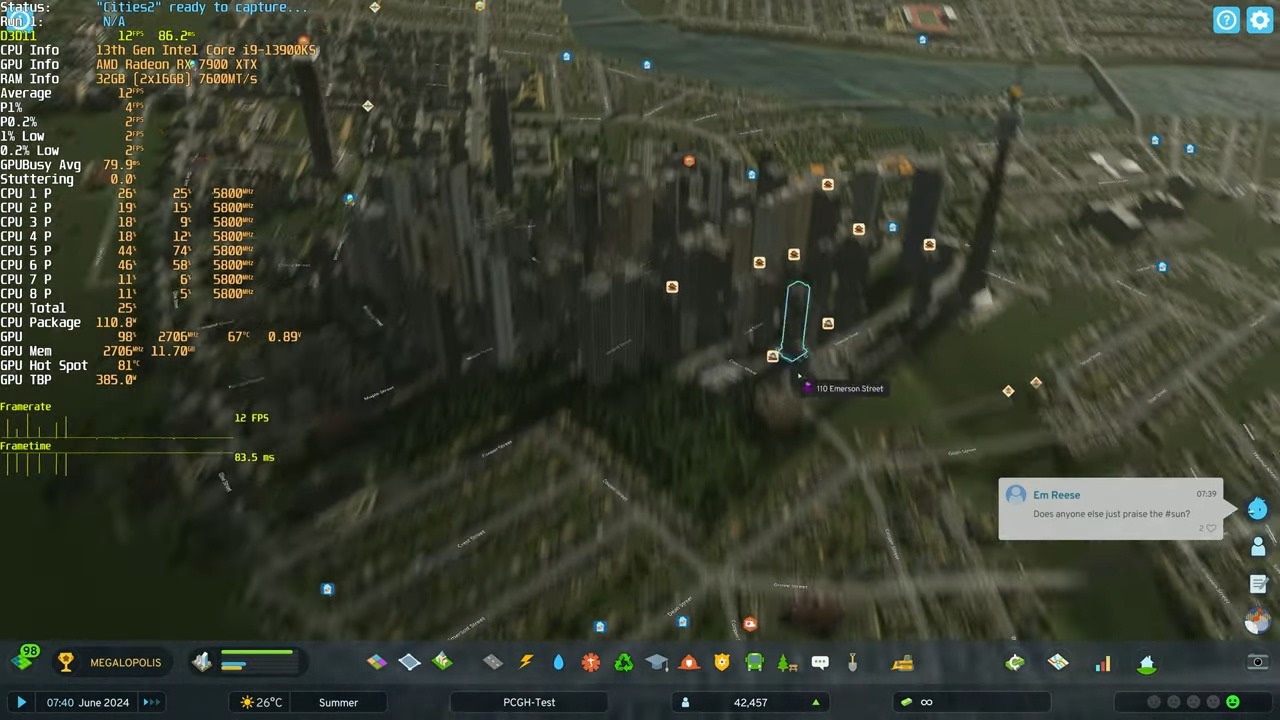Open the zones tool menu
Viewport: 1280px width, 720px height.
[x=377, y=662]
